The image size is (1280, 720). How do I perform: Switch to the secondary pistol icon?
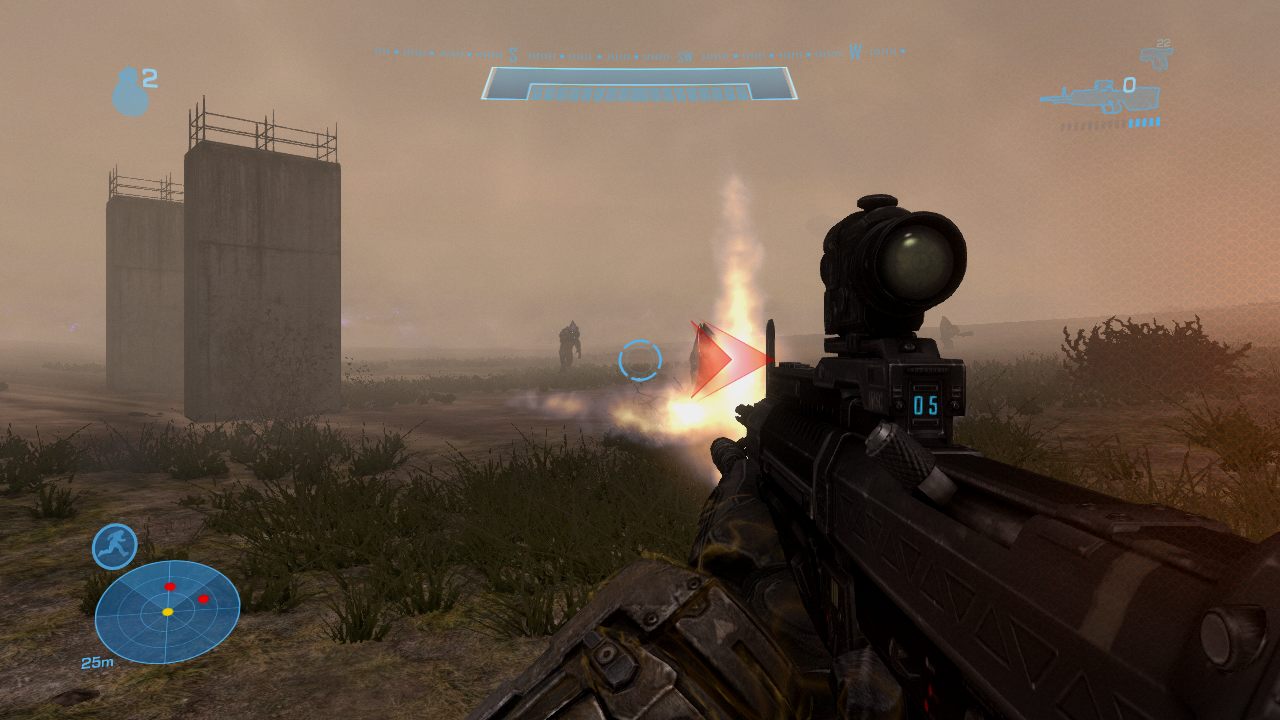[x=1157, y=56]
